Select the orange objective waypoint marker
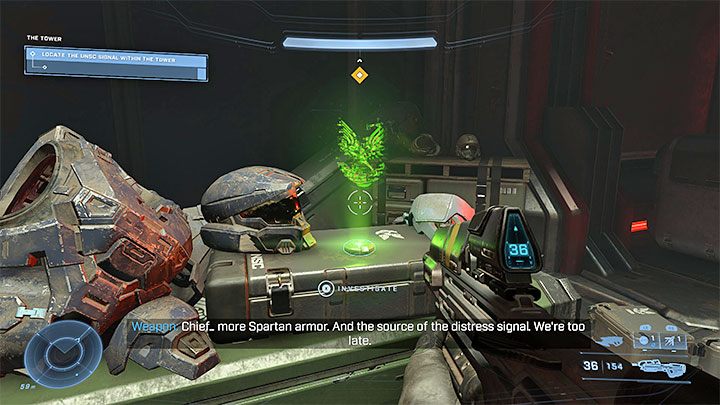The height and width of the screenshot is (405, 720). pos(359,75)
